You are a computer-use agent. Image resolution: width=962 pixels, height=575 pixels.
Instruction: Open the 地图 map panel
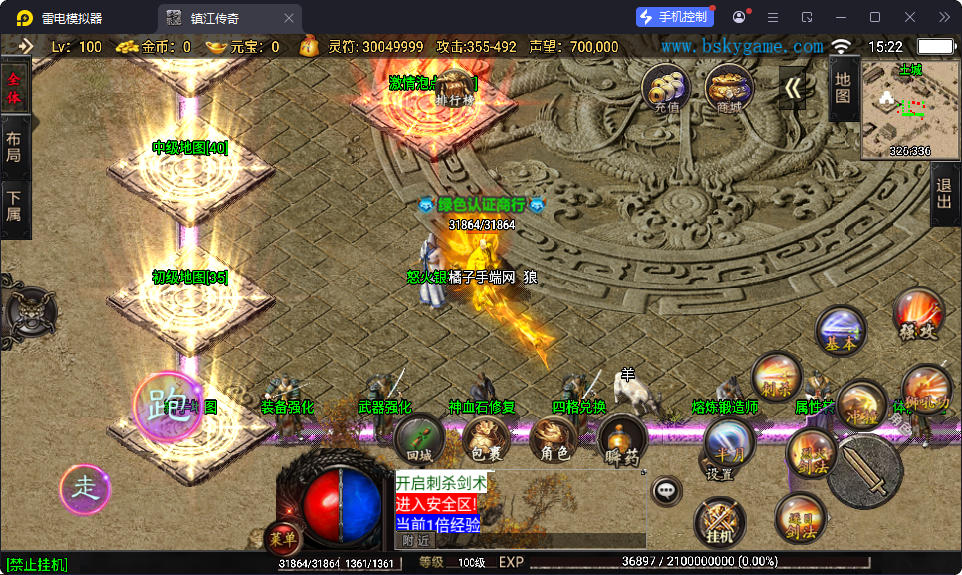point(843,87)
